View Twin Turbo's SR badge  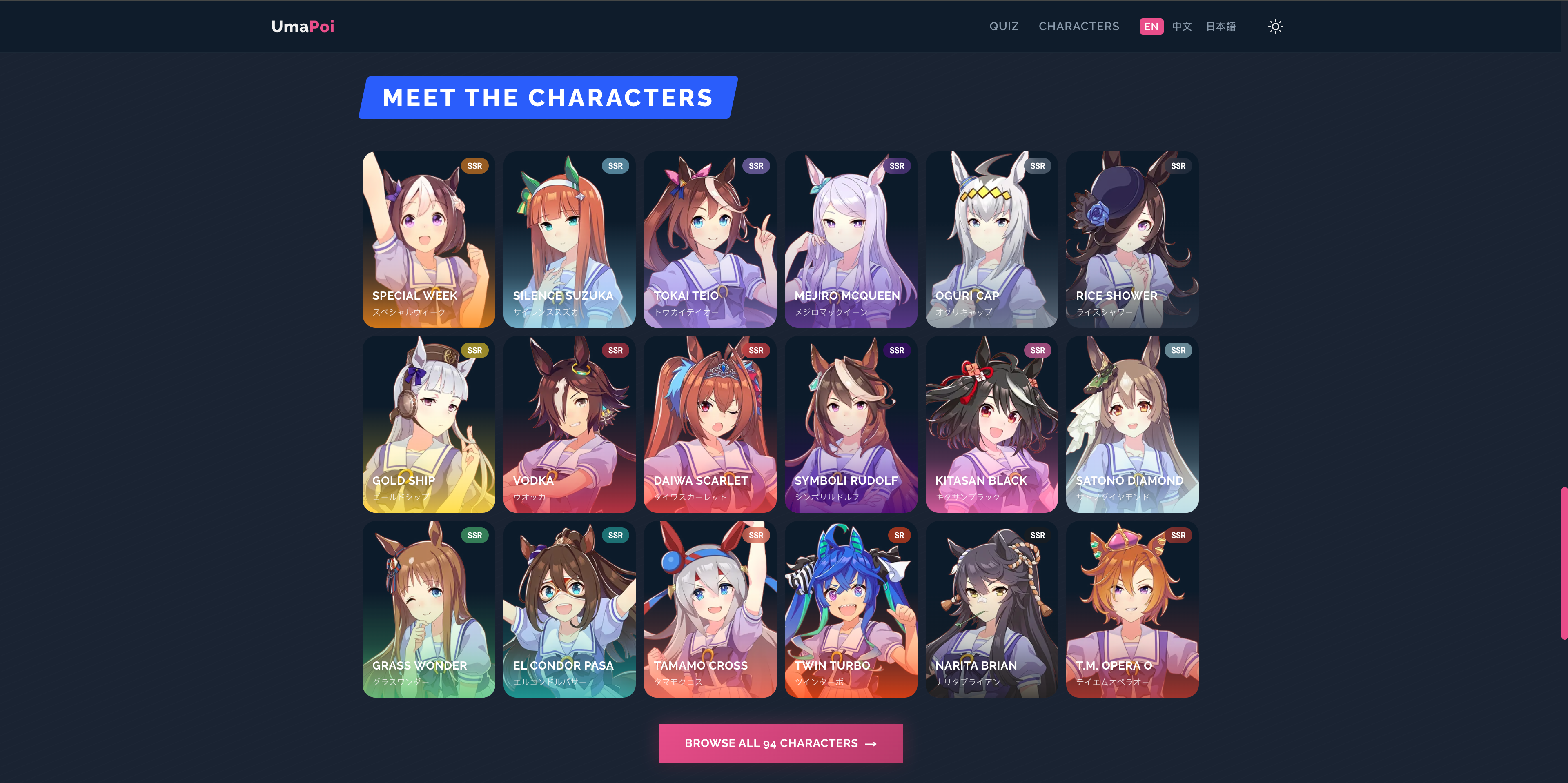click(899, 535)
